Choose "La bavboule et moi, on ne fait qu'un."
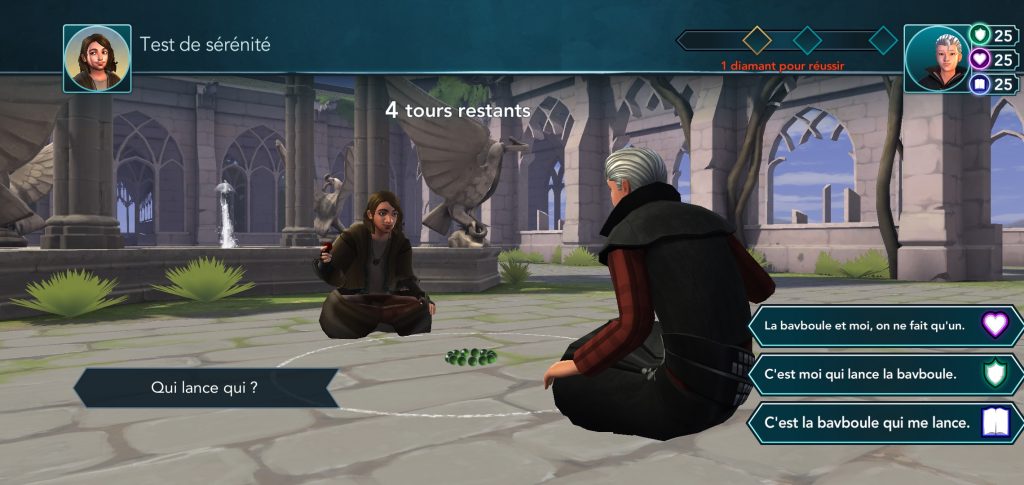 [885, 326]
